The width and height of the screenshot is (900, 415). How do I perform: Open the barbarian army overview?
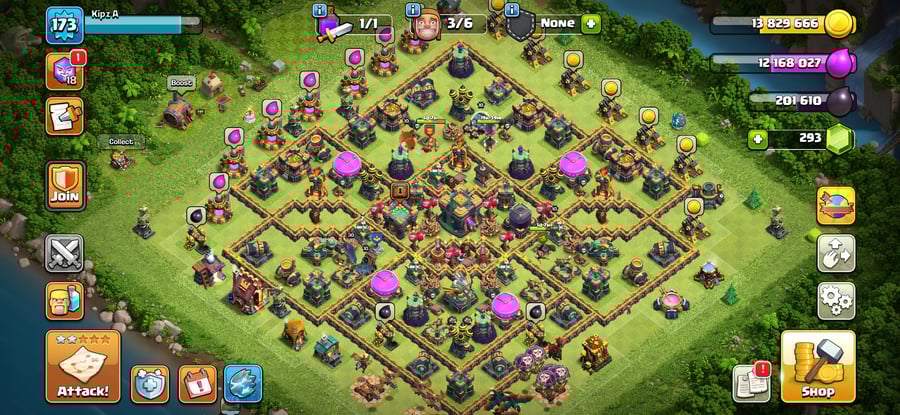click(x=64, y=299)
